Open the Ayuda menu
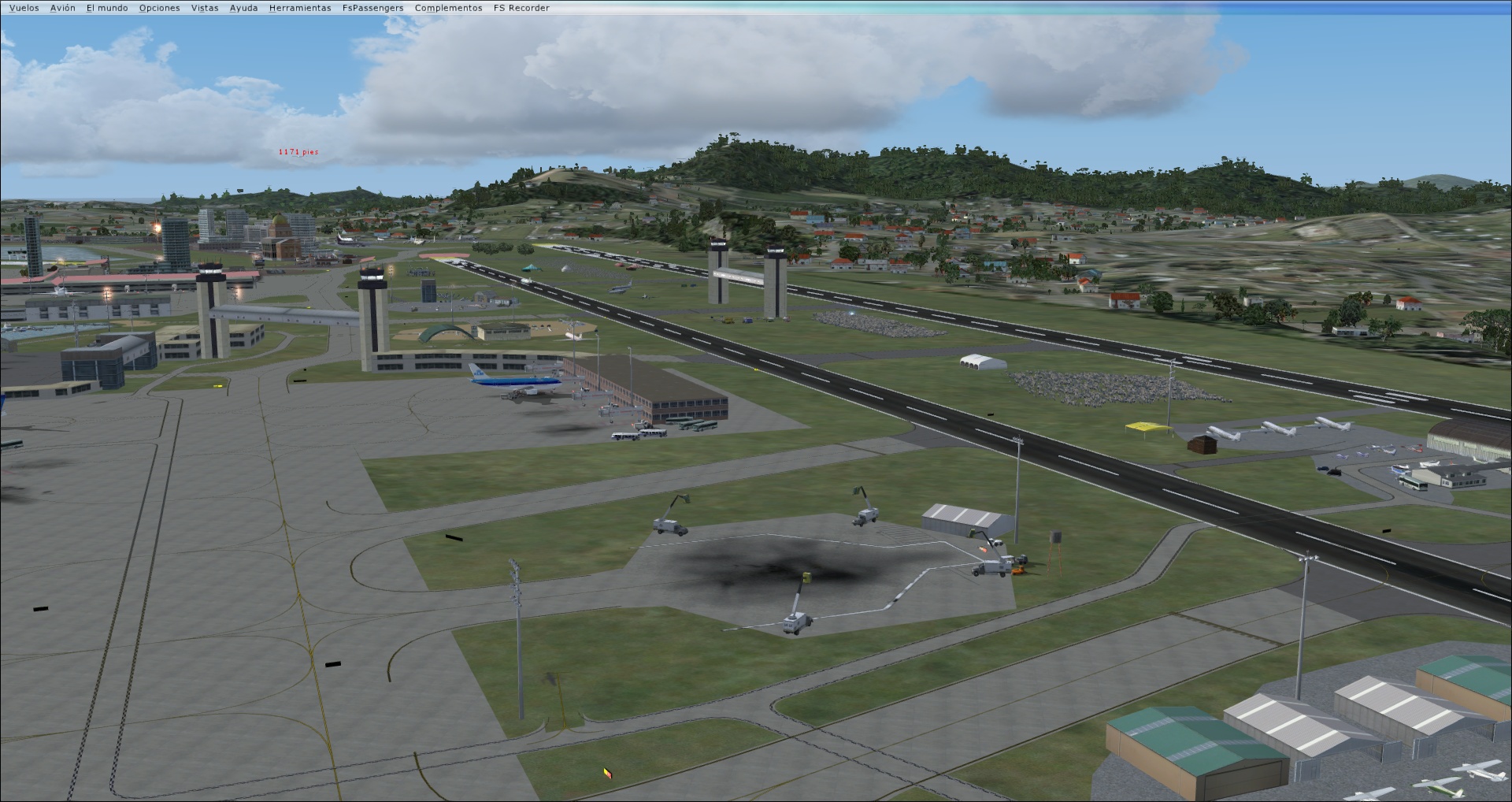The width and height of the screenshot is (1512, 802). click(243, 7)
